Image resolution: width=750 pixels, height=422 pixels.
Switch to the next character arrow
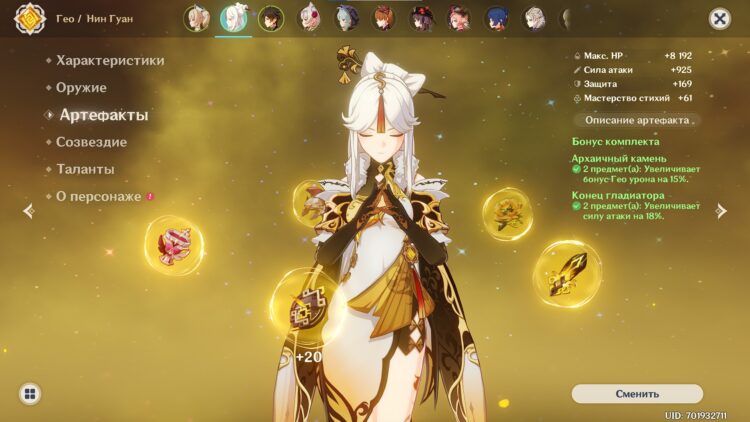722,210
